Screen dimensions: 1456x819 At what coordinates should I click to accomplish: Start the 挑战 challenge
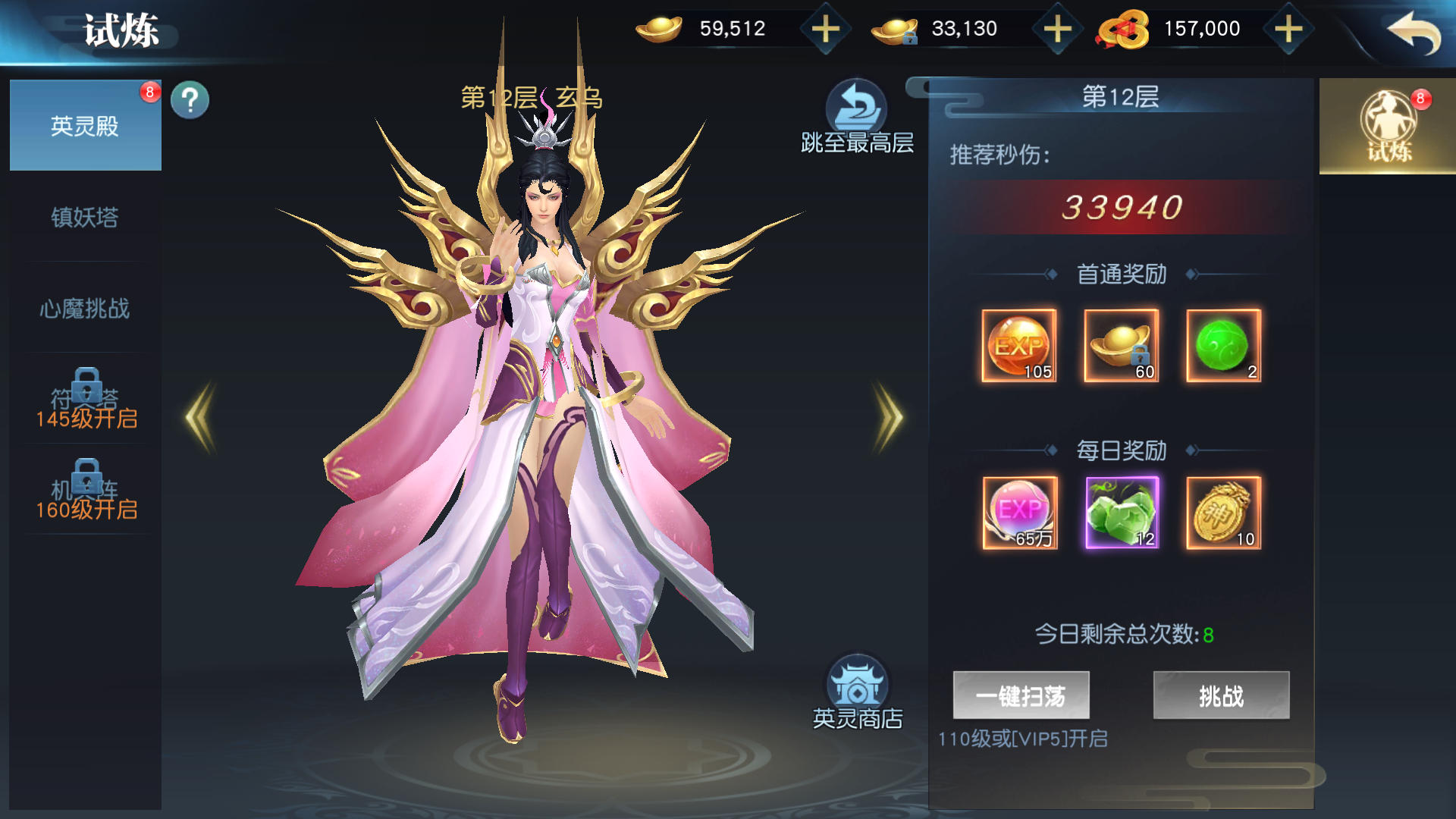[x=1221, y=695]
